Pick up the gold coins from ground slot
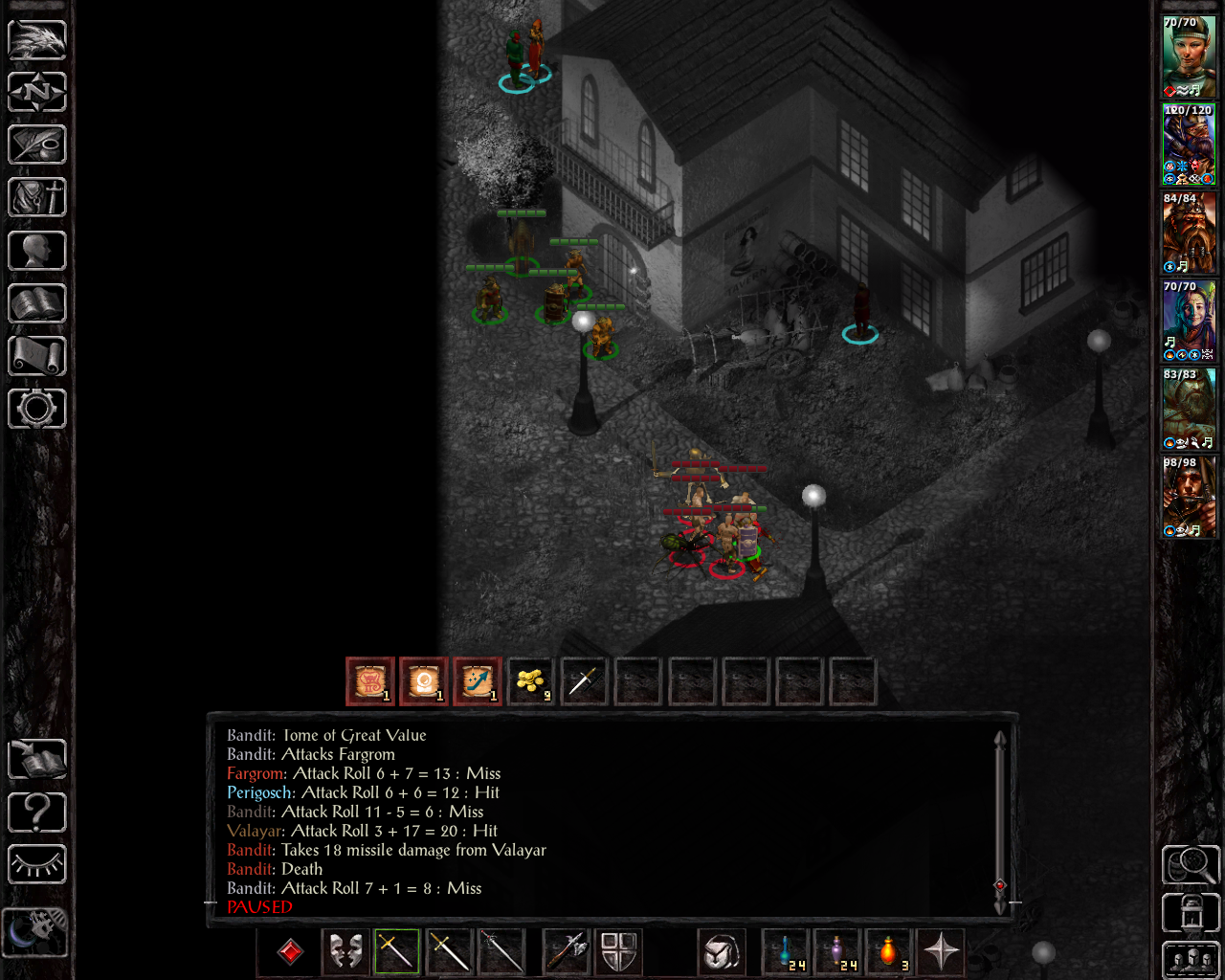Image resolution: width=1225 pixels, height=980 pixels. click(531, 681)
